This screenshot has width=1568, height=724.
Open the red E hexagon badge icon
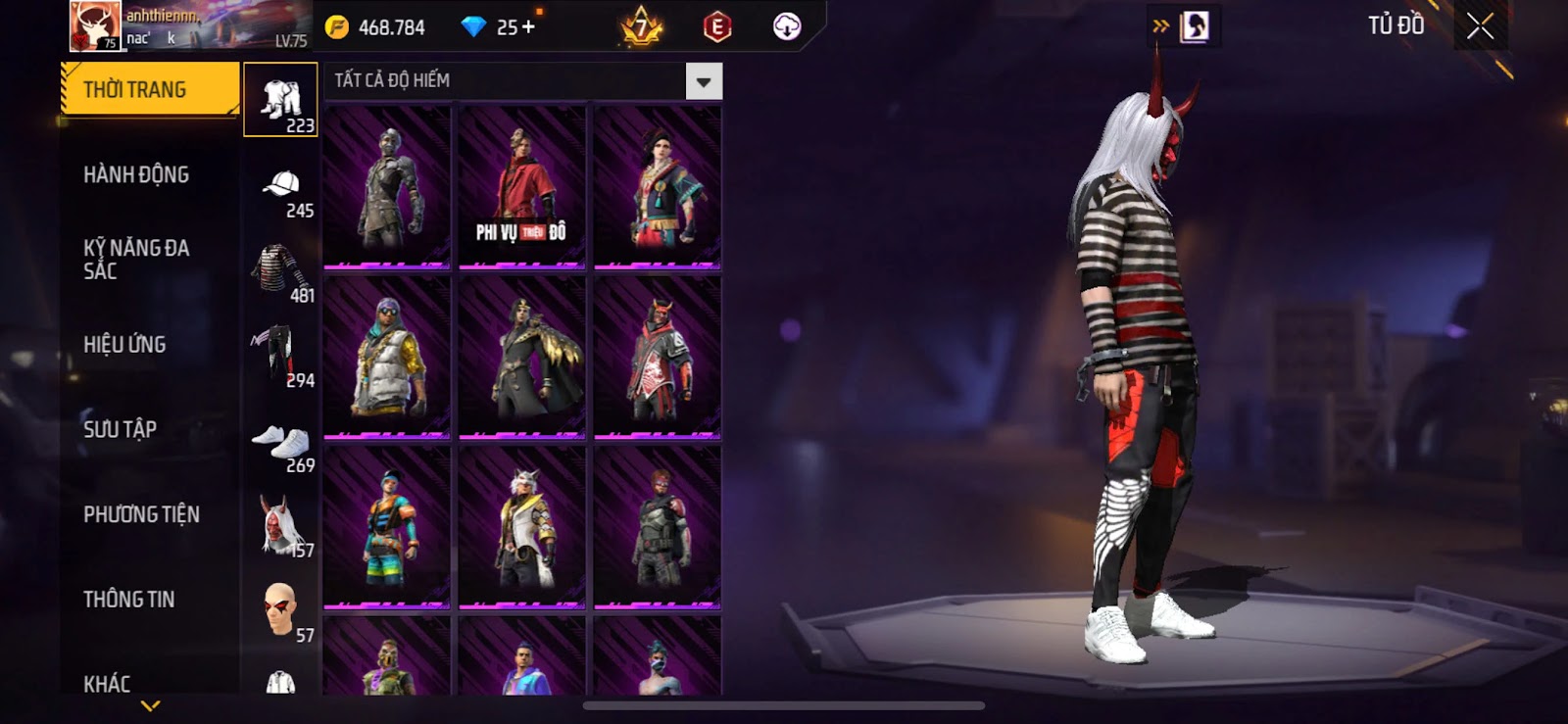(717, 27)
